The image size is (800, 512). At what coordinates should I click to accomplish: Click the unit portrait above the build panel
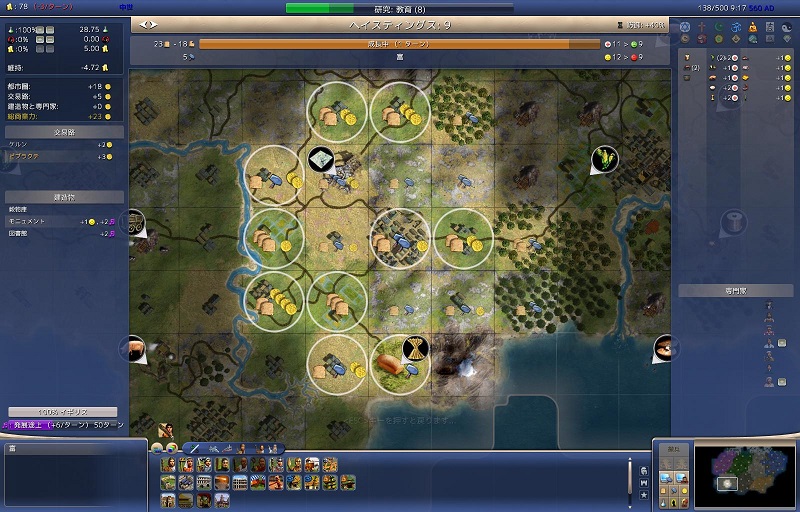coord(163,431)
